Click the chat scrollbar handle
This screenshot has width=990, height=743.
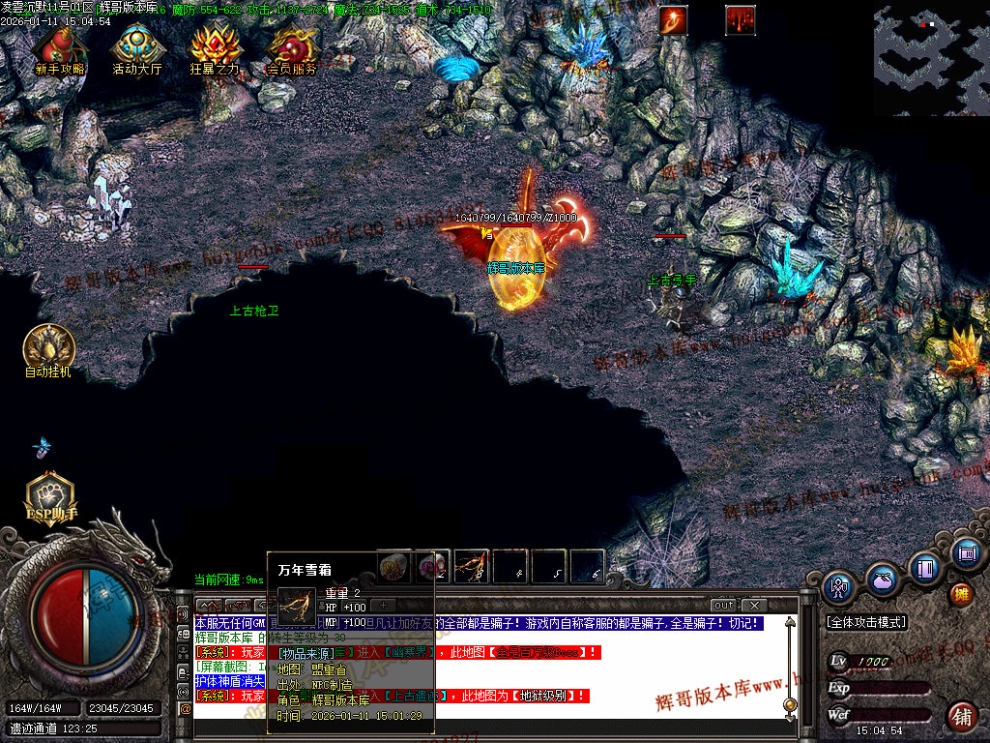click(790, 704)
